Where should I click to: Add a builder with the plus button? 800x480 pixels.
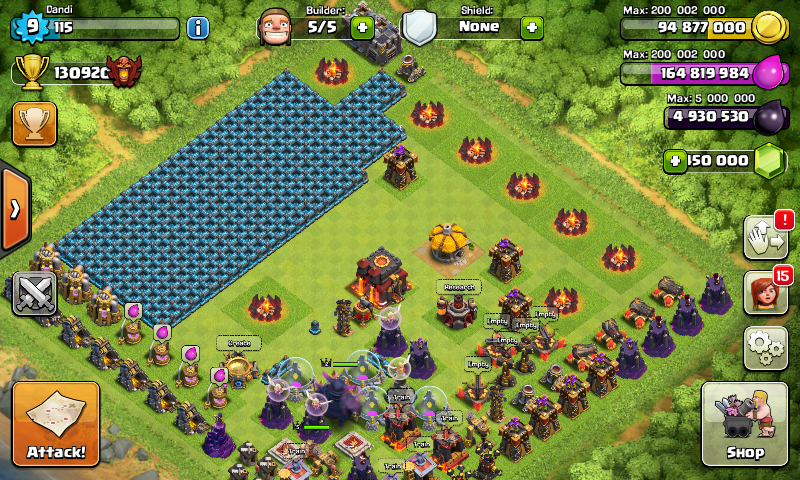click(362, 27)
